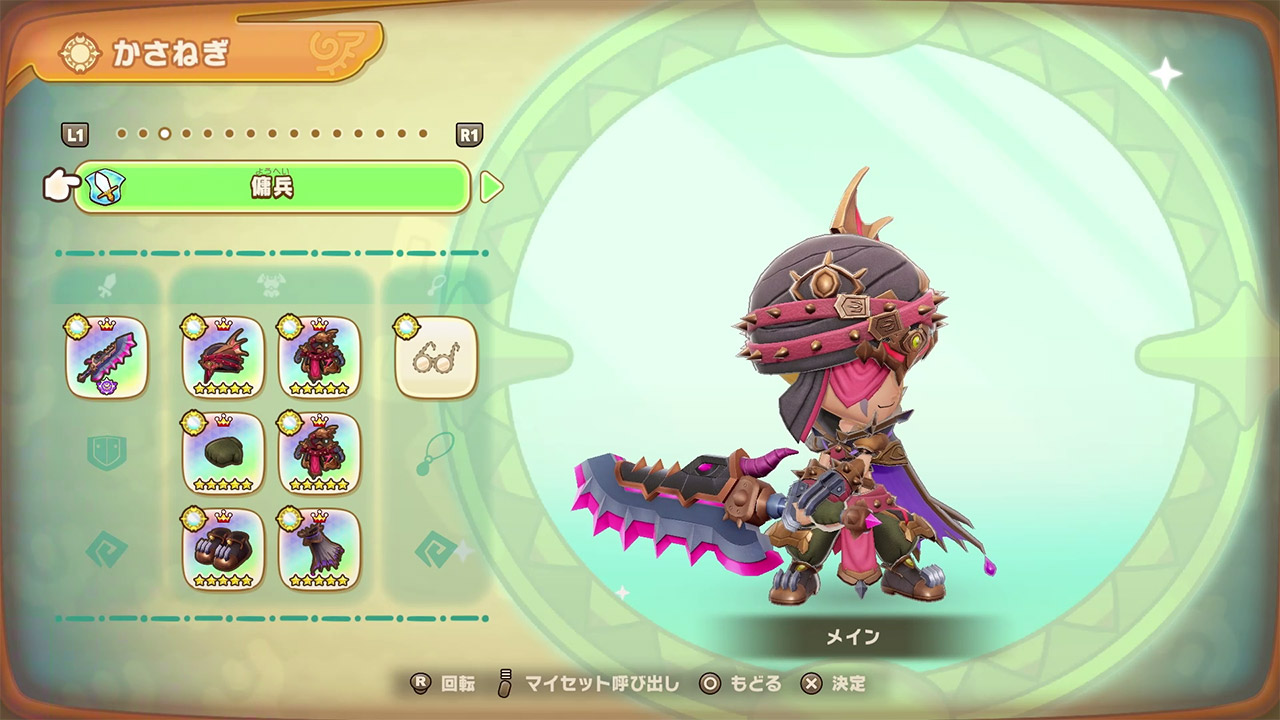Open the empty necklace accessory slot
Viewport: 1280px width, 720px height.
coord(436,453)
